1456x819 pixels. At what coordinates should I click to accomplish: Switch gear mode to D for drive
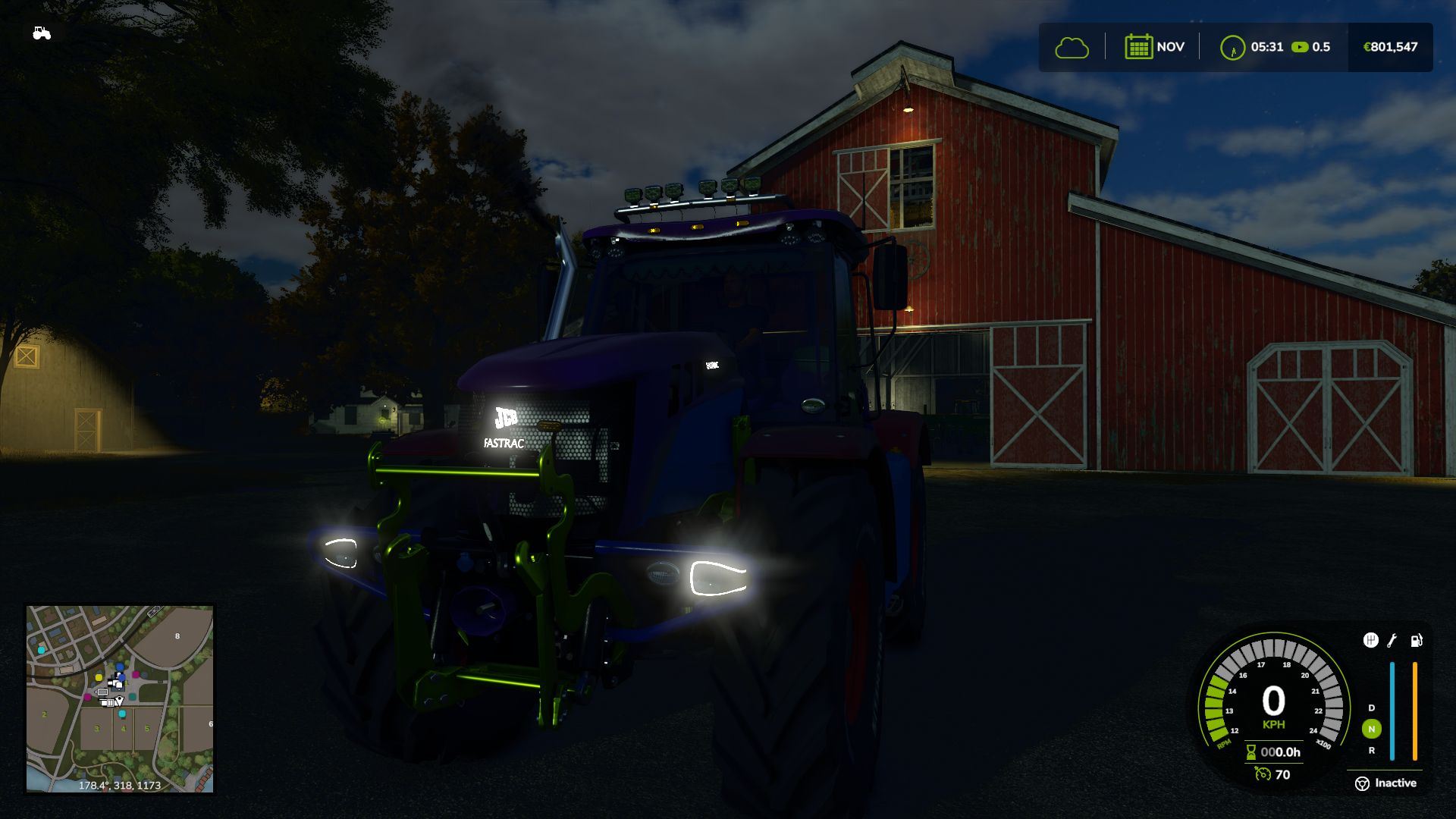click(1371, 708)
